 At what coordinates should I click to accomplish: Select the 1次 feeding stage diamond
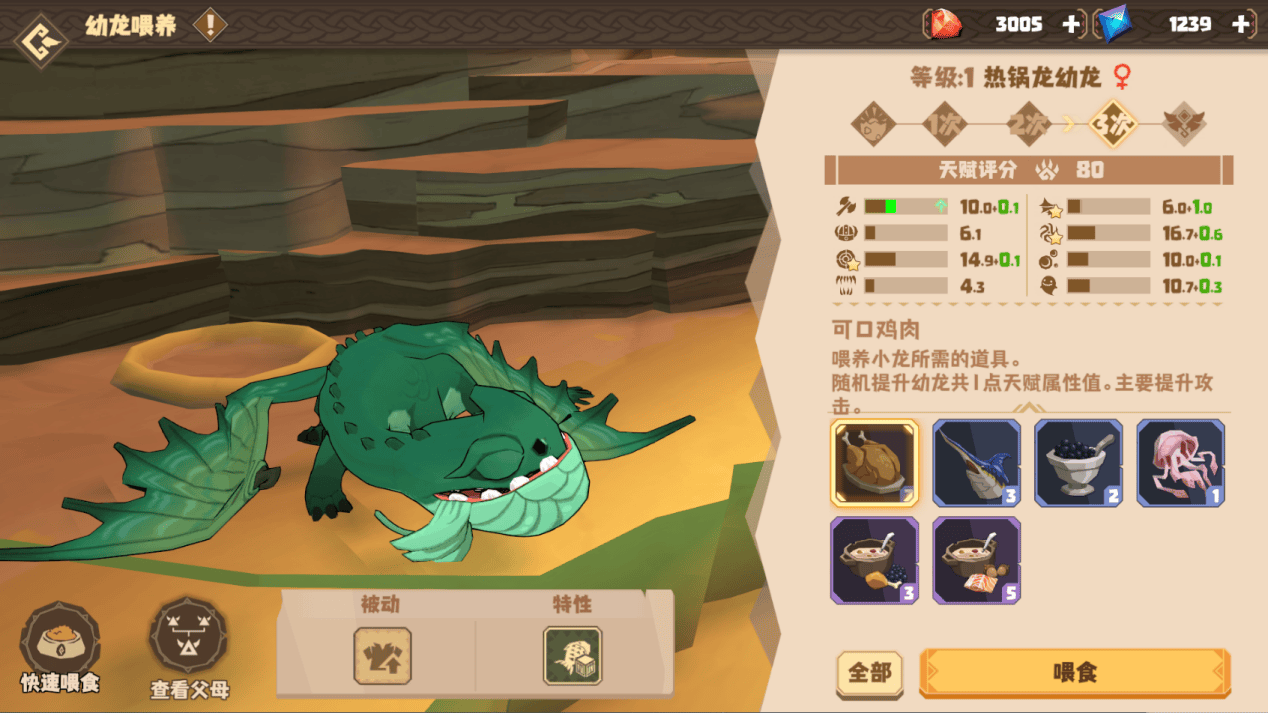pos(943,125)
